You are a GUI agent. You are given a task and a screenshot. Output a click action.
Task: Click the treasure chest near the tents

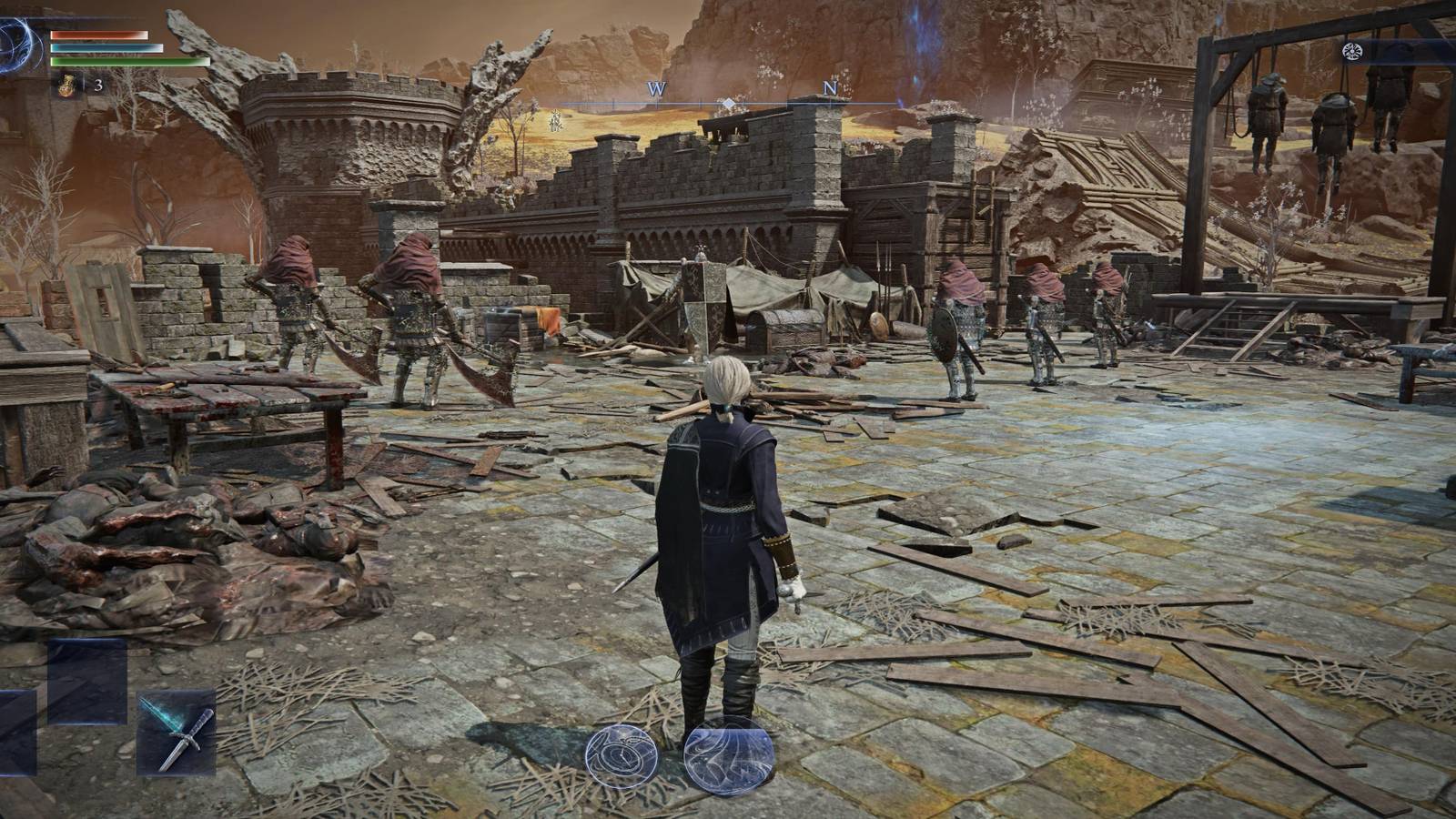coord(787,328)
